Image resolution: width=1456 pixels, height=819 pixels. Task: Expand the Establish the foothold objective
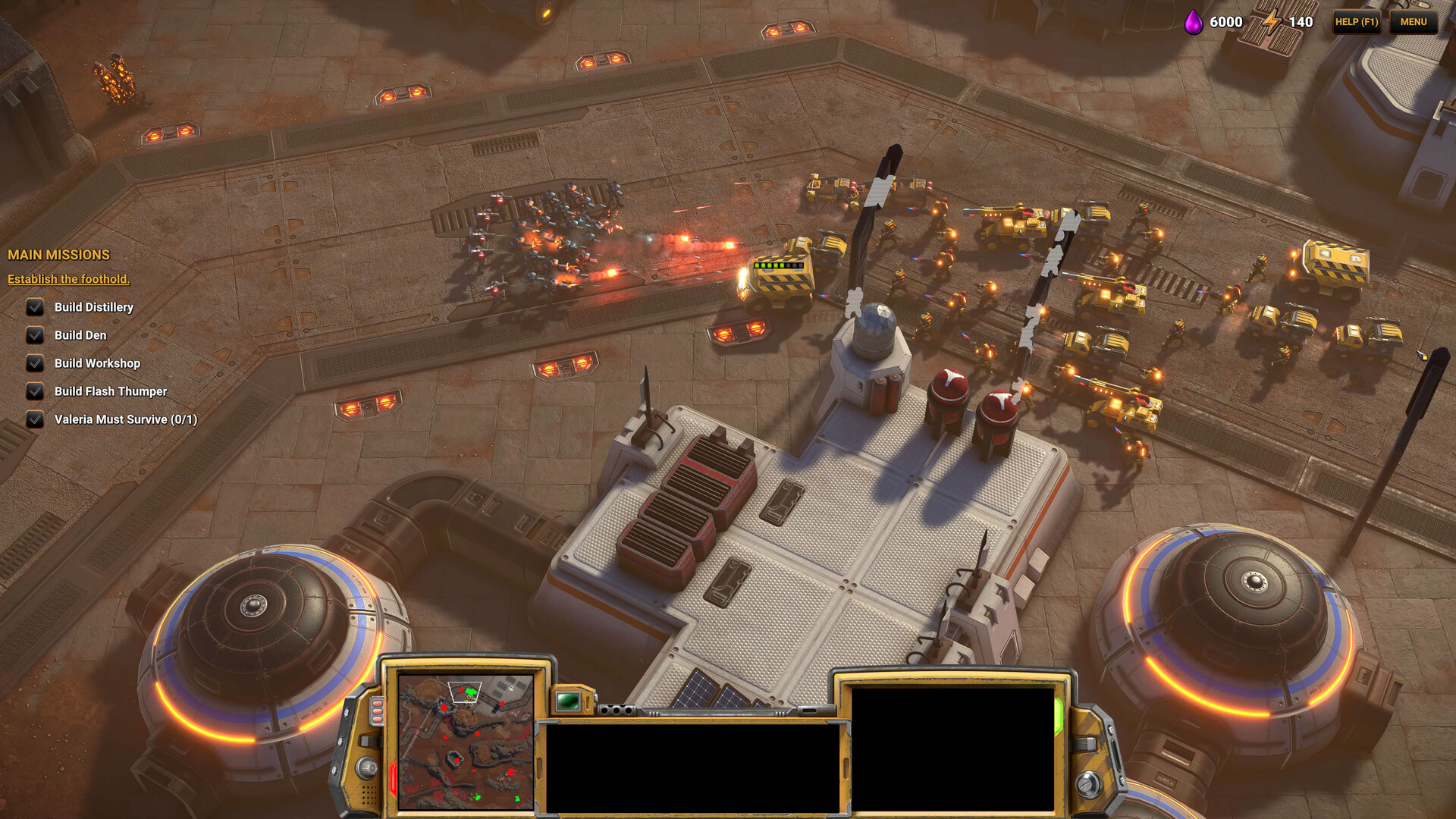pyautogui.click(x=68, y=279)
